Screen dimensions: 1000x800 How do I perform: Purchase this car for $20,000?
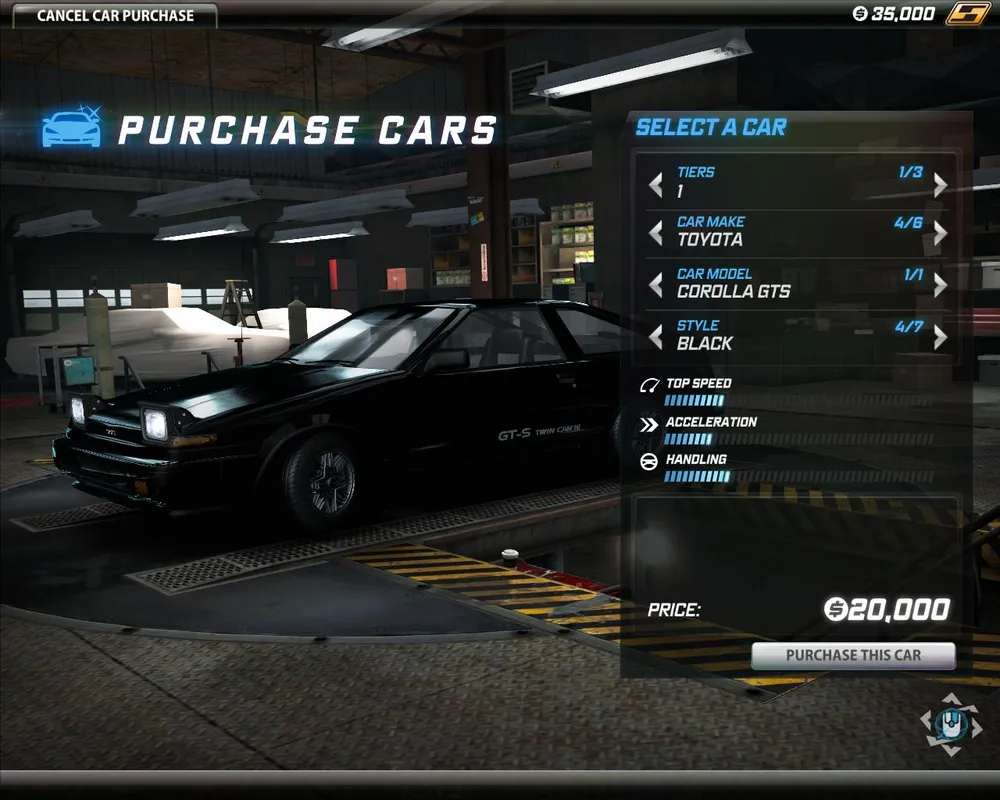[x=853, y=656]
